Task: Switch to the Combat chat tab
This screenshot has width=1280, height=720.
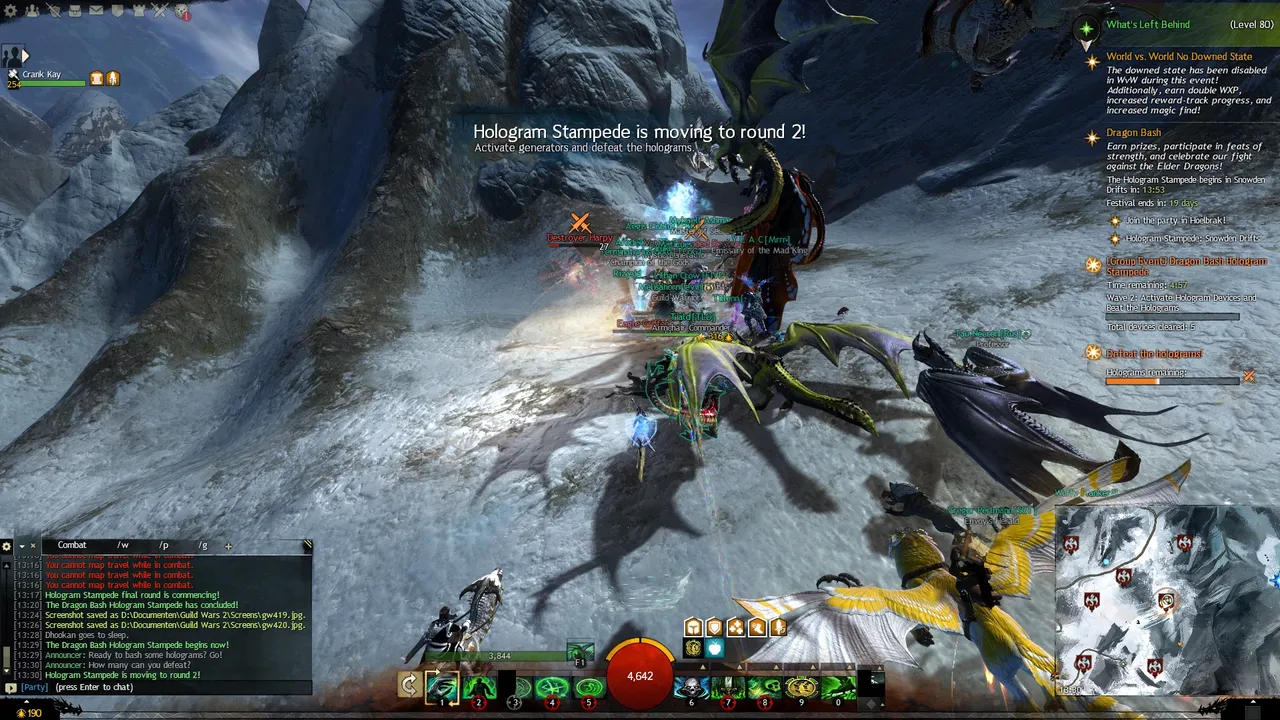Action: [x=71, y=544]
